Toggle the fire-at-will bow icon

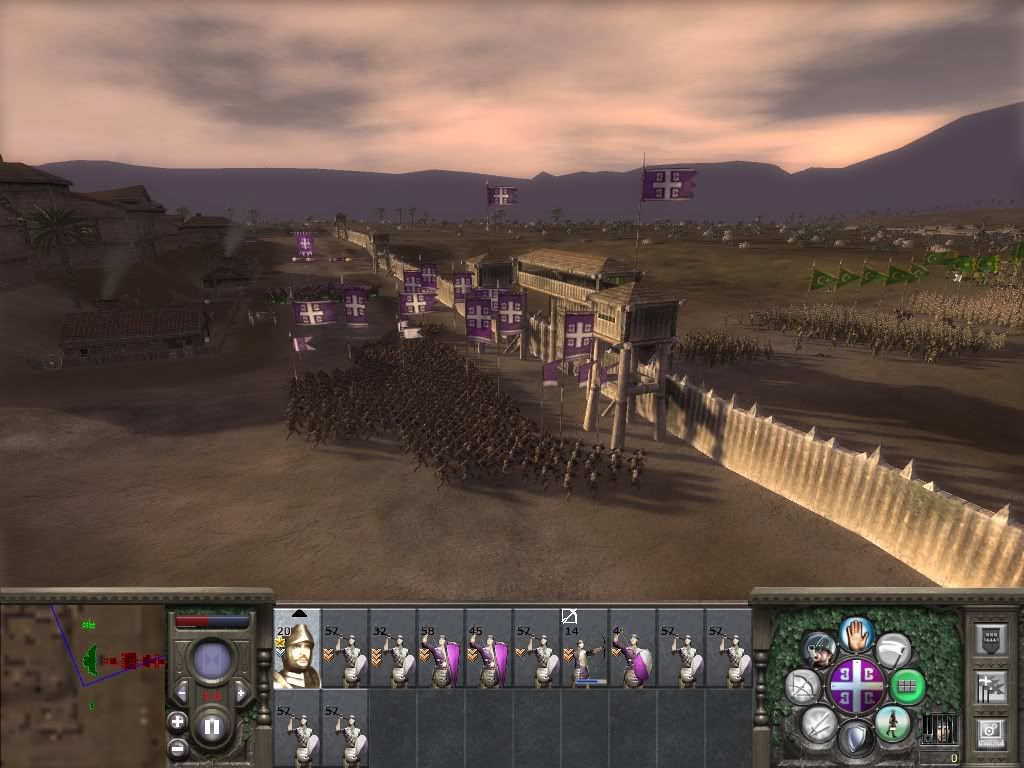[x=803, y=686]
